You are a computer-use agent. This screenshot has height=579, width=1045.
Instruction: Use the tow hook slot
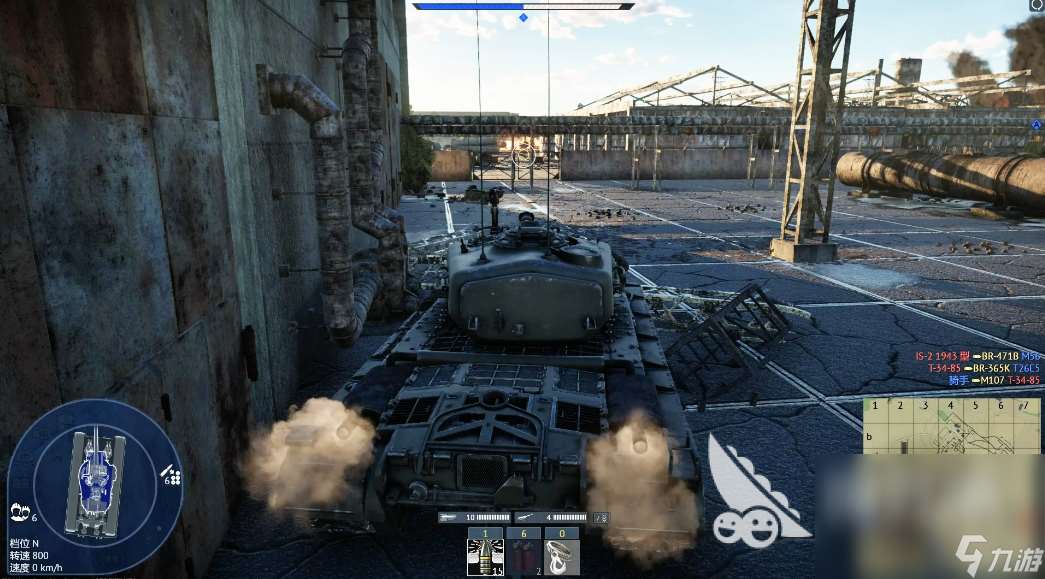pyautogui.click(x=561, y=556)
